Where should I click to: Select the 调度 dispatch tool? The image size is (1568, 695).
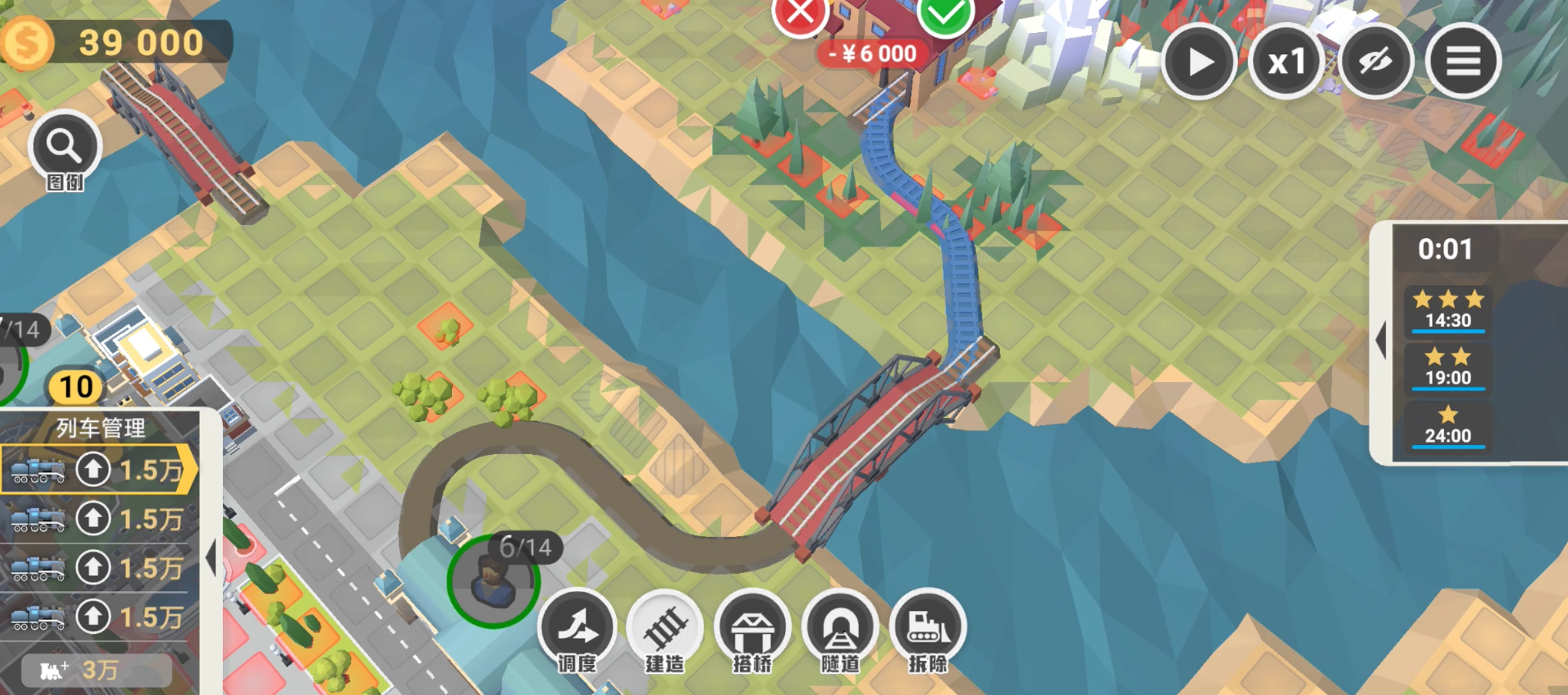pos(577,629)
